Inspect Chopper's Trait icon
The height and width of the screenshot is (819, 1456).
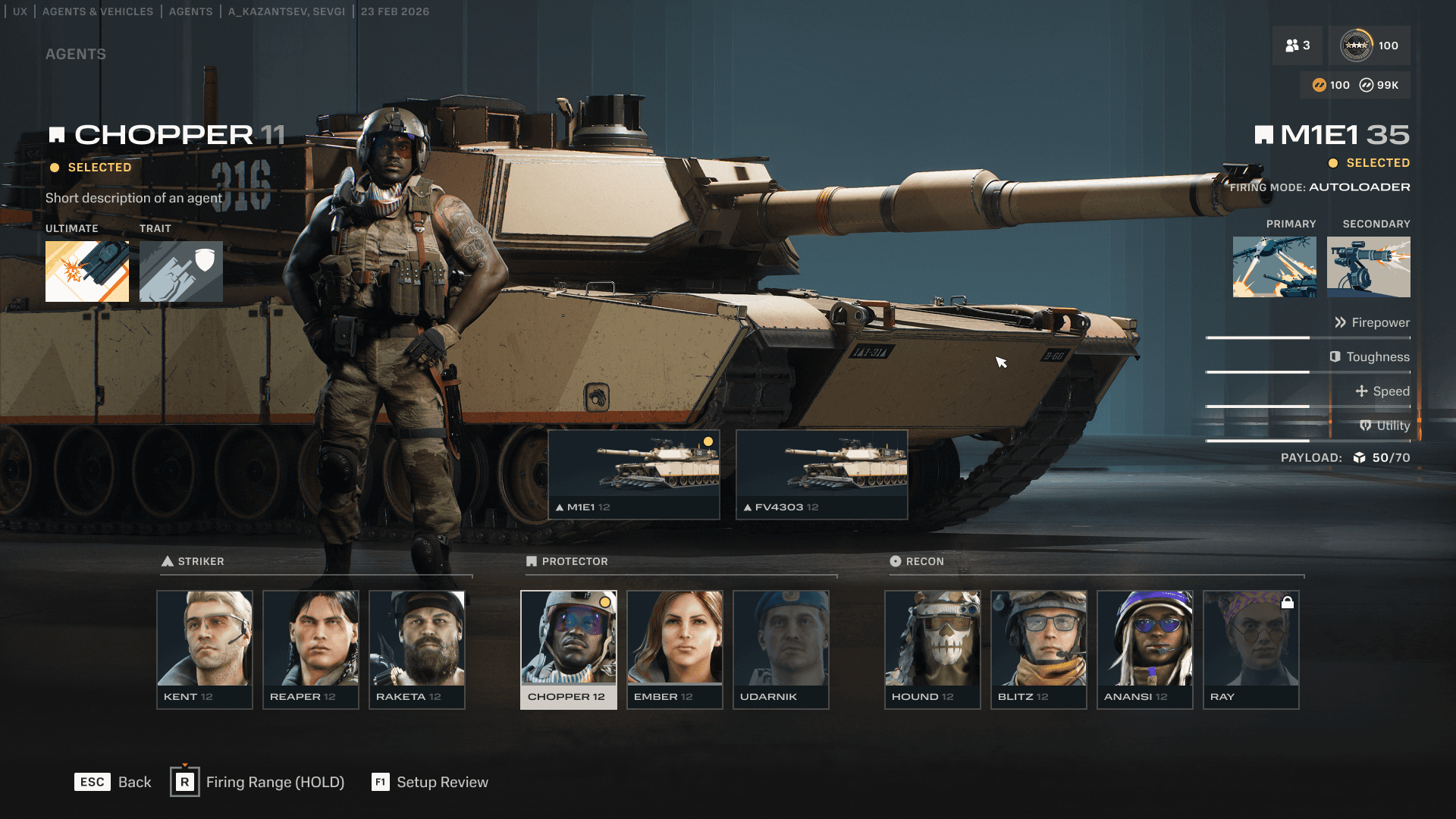coord(181,271)
